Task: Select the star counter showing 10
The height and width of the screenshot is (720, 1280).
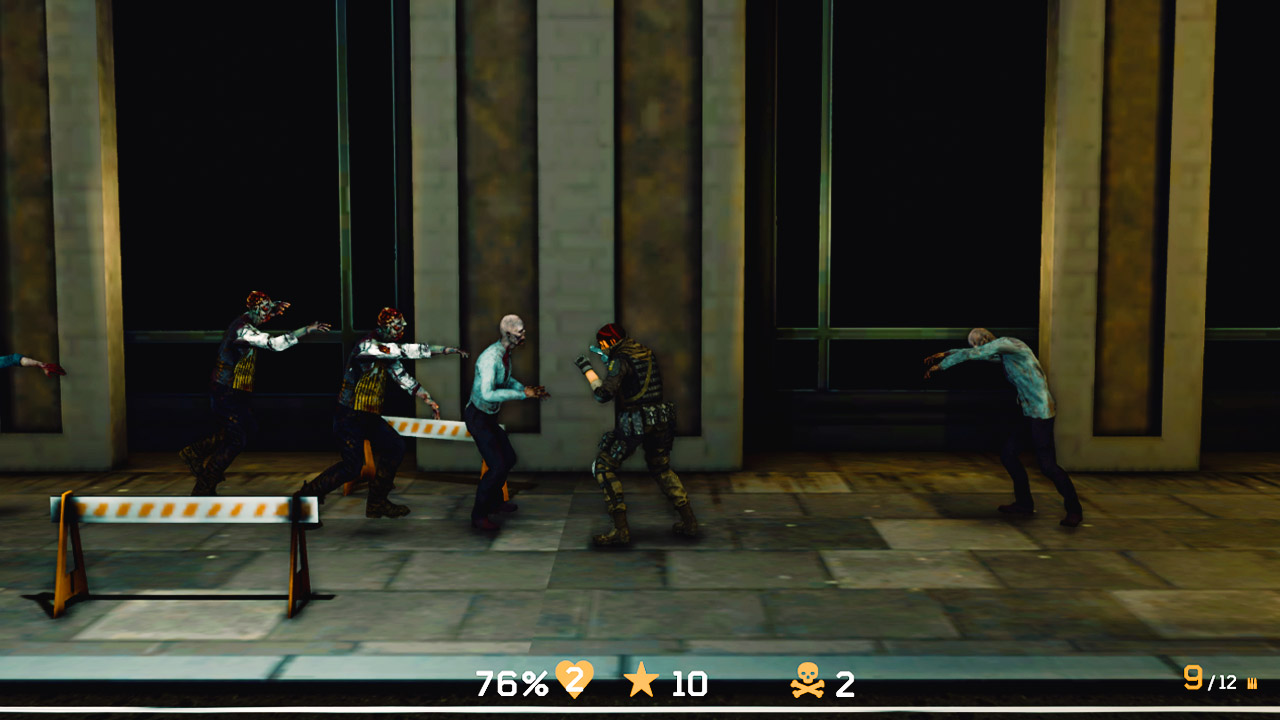Action: pos(688,685)
